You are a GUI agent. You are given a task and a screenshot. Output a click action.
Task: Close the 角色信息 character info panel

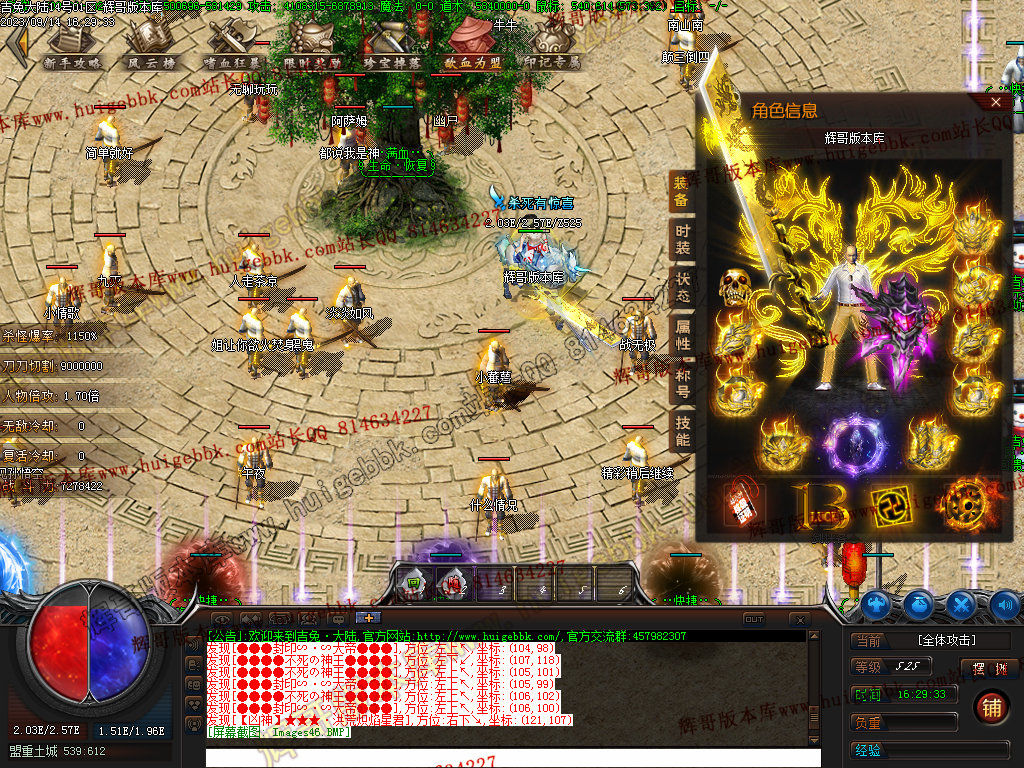coord(996,102)
